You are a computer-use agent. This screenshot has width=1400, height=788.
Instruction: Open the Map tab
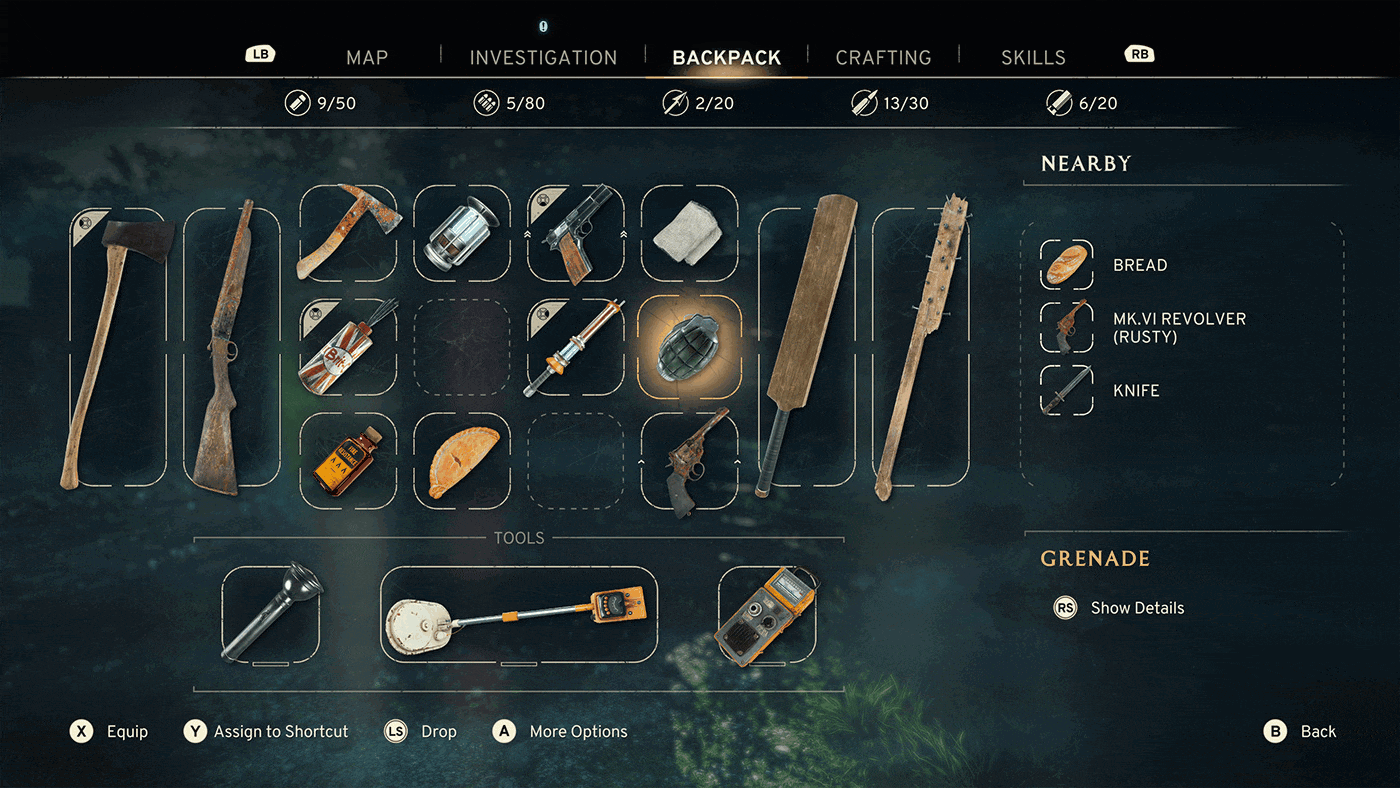coord(366,57)
